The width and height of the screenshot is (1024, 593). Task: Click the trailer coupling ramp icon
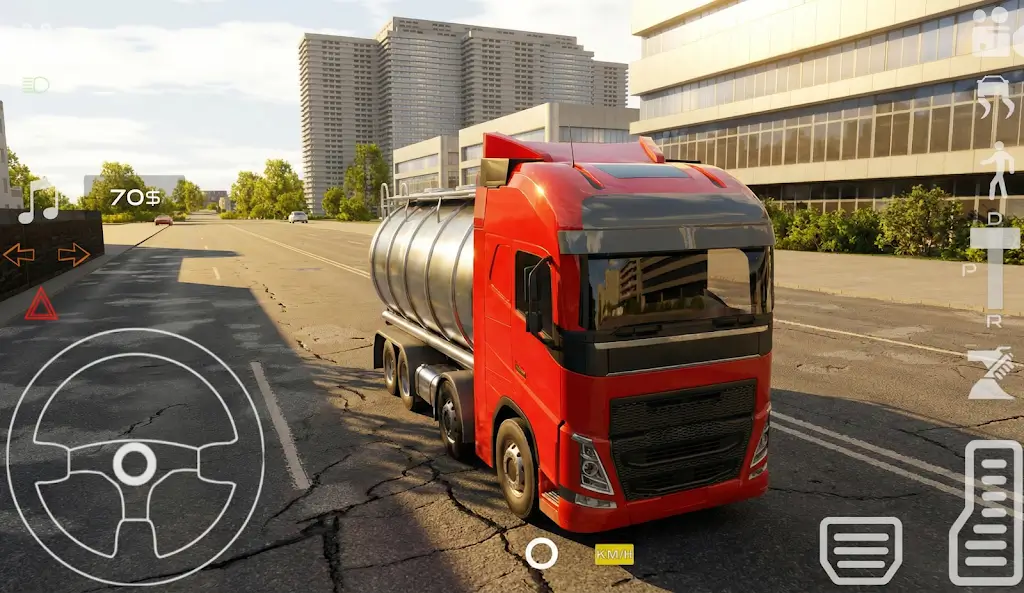click(x=992, y=373)
